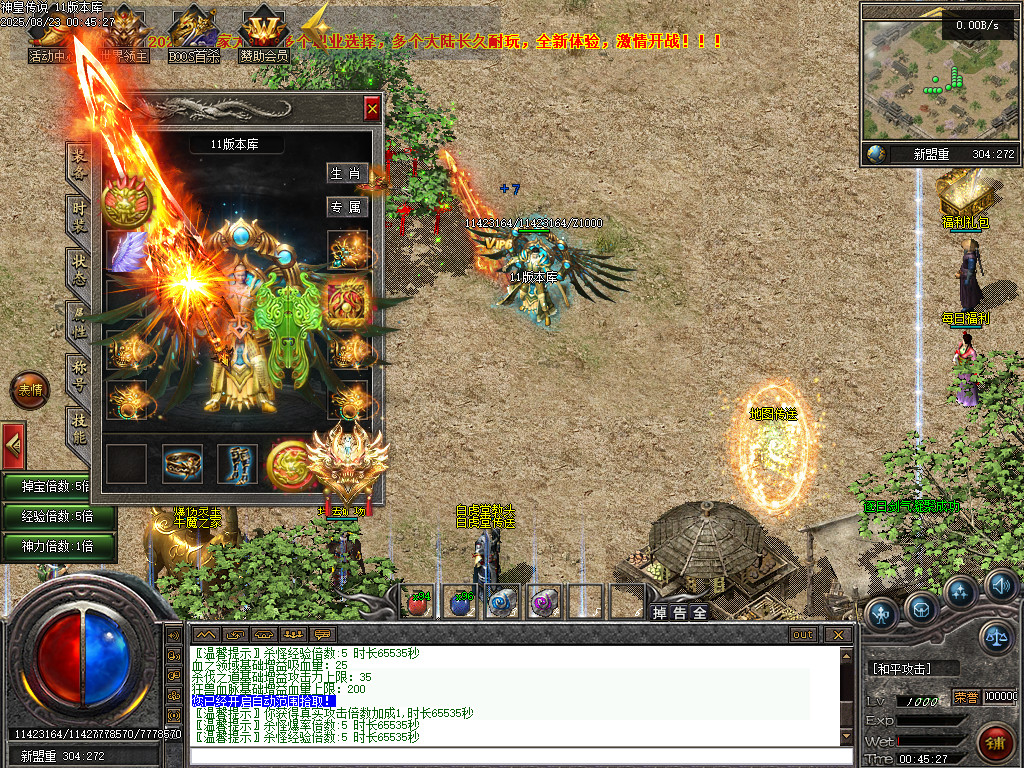Image resolution: width=1024 pixels, height=768 pixels.
Task: Open the 状态 status tab
Action: tap(79, 268)
